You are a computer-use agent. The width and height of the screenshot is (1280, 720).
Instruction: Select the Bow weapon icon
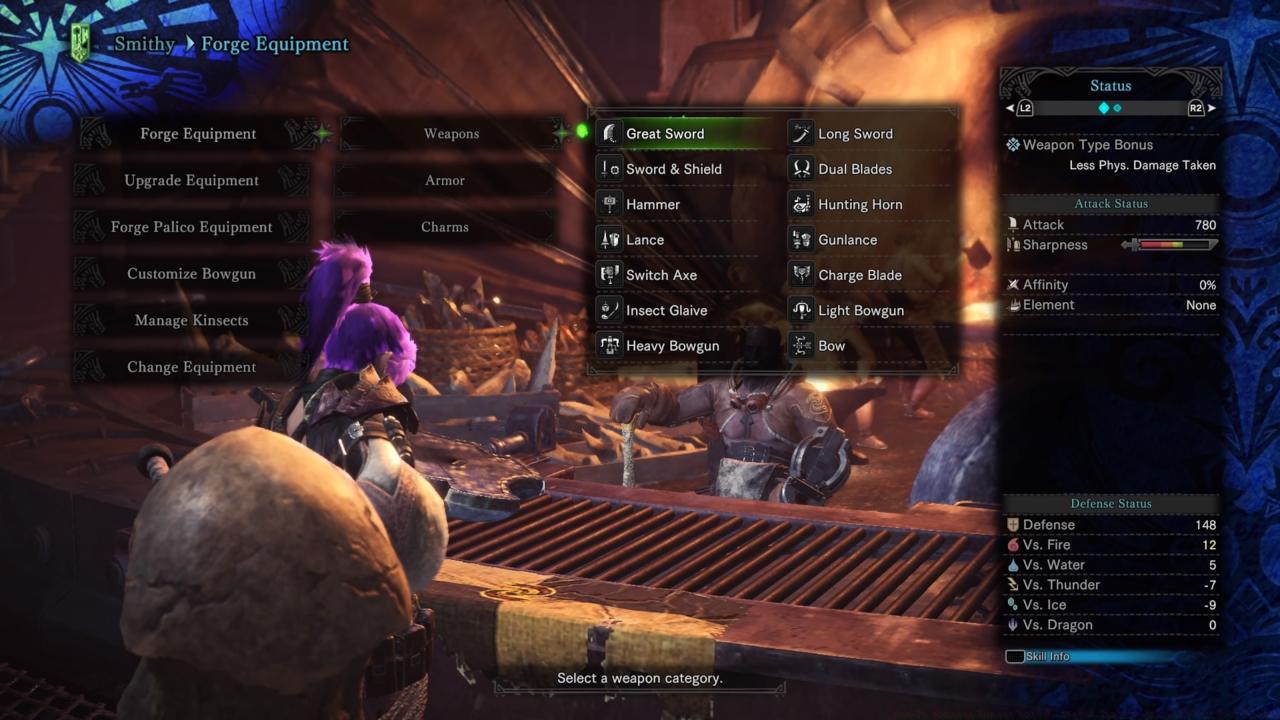pos(800,345)
